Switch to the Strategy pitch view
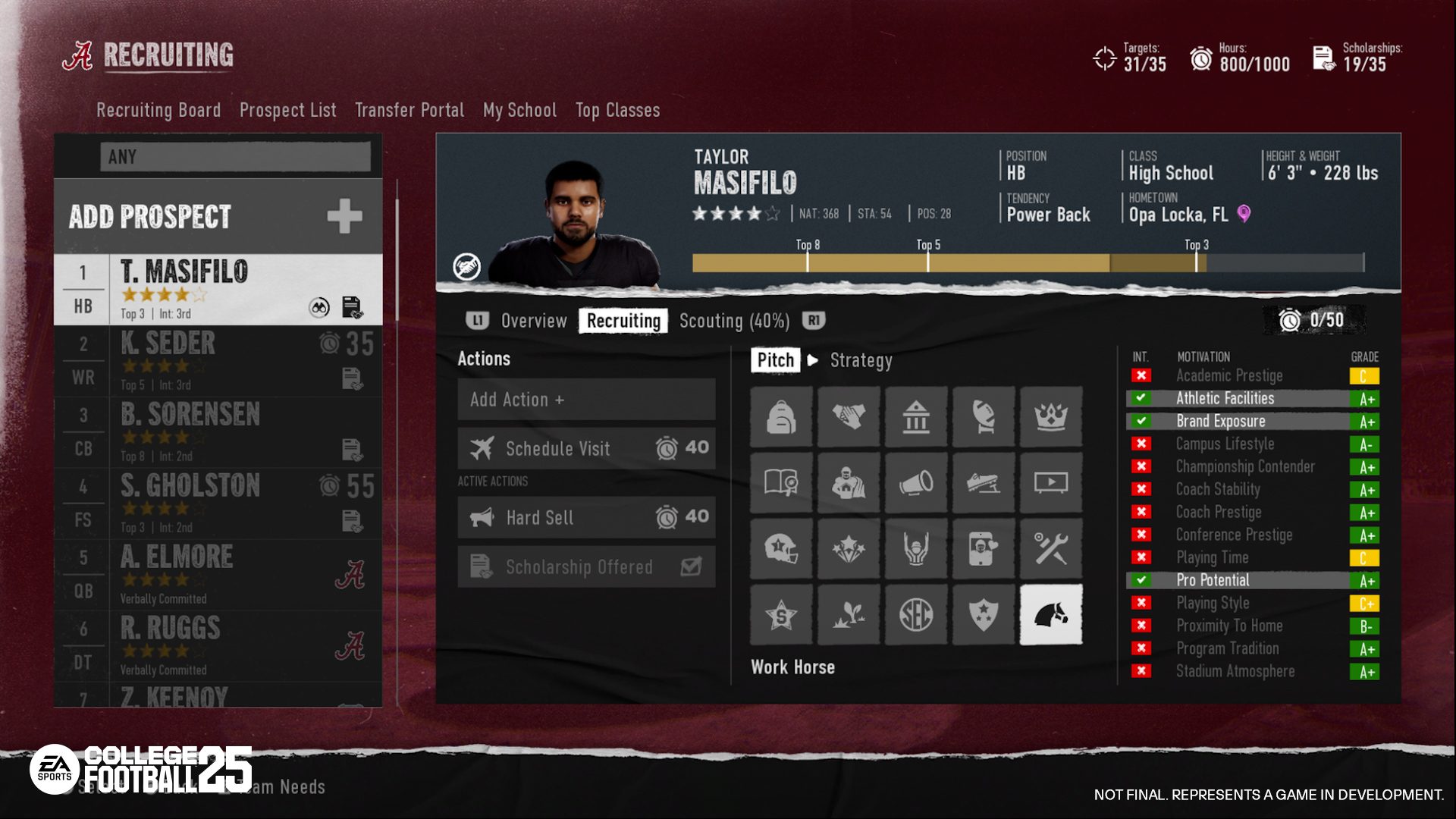 [x=861, y=360]
